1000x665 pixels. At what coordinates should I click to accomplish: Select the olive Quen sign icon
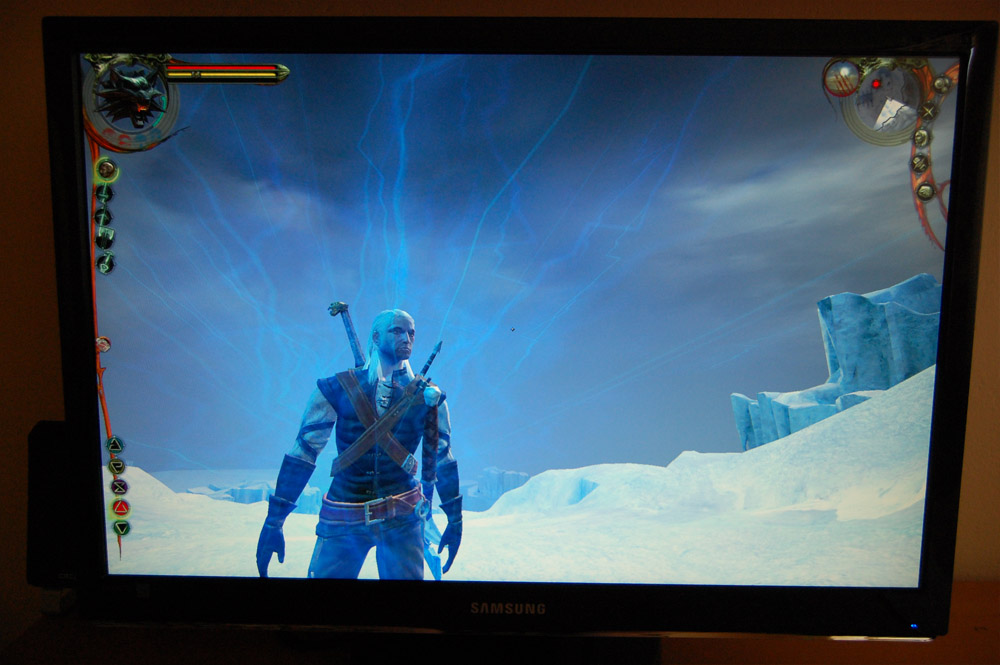pyautogui.click(x=117, y=465)
